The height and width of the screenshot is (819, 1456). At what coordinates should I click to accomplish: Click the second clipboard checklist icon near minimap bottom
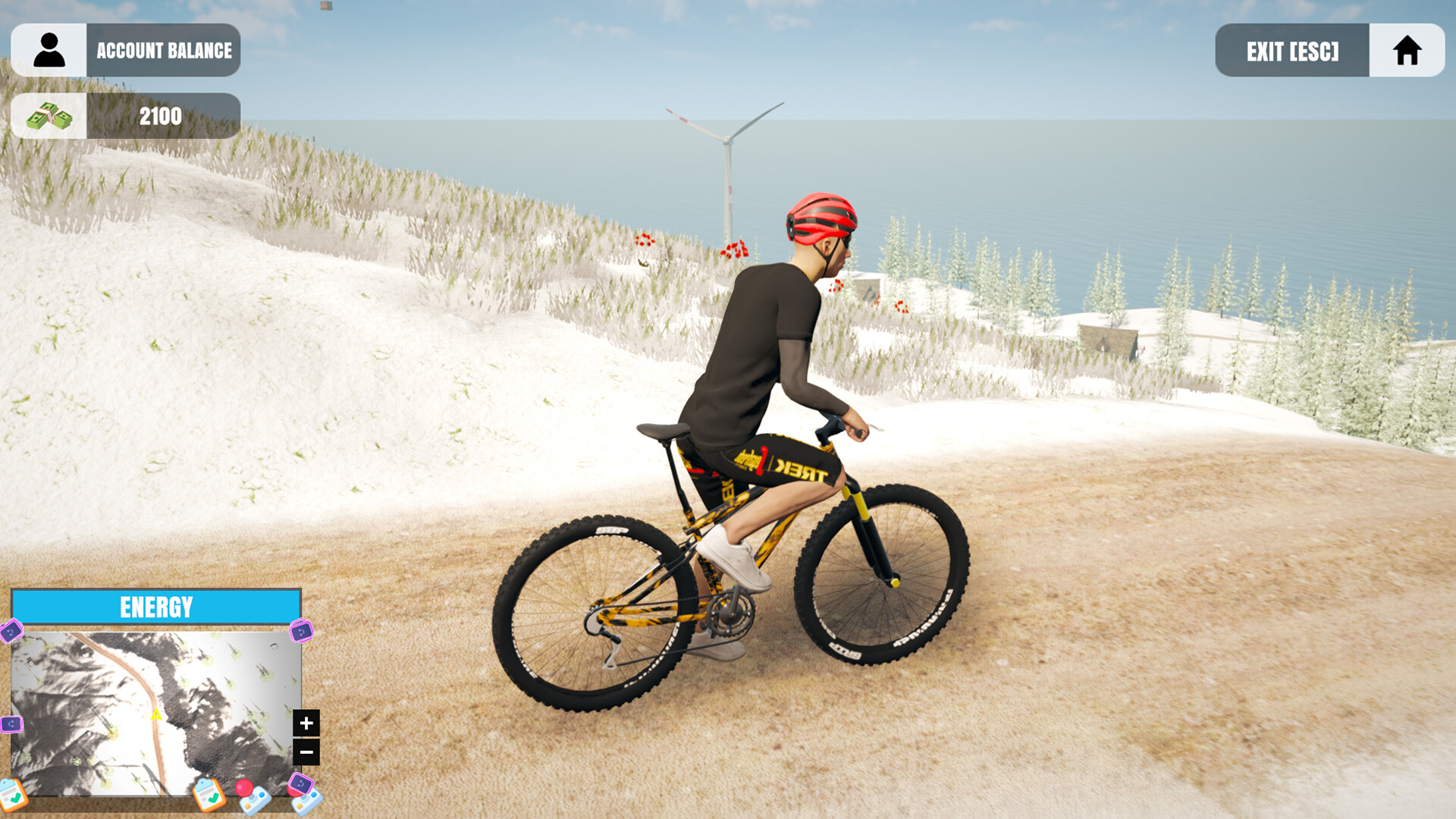[x=208, y=797]
